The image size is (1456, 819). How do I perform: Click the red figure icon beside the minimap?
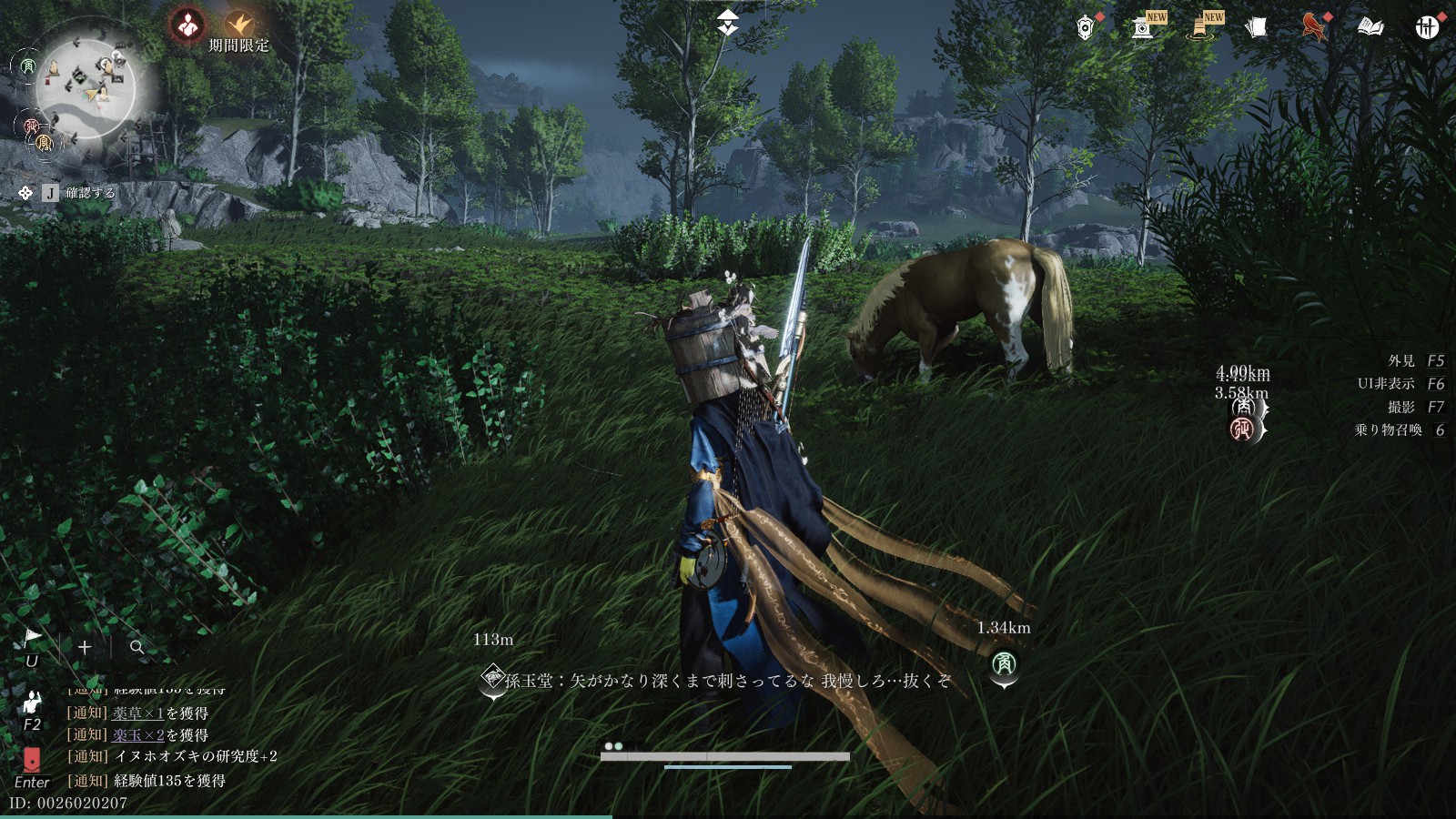[x=188, y=25]
